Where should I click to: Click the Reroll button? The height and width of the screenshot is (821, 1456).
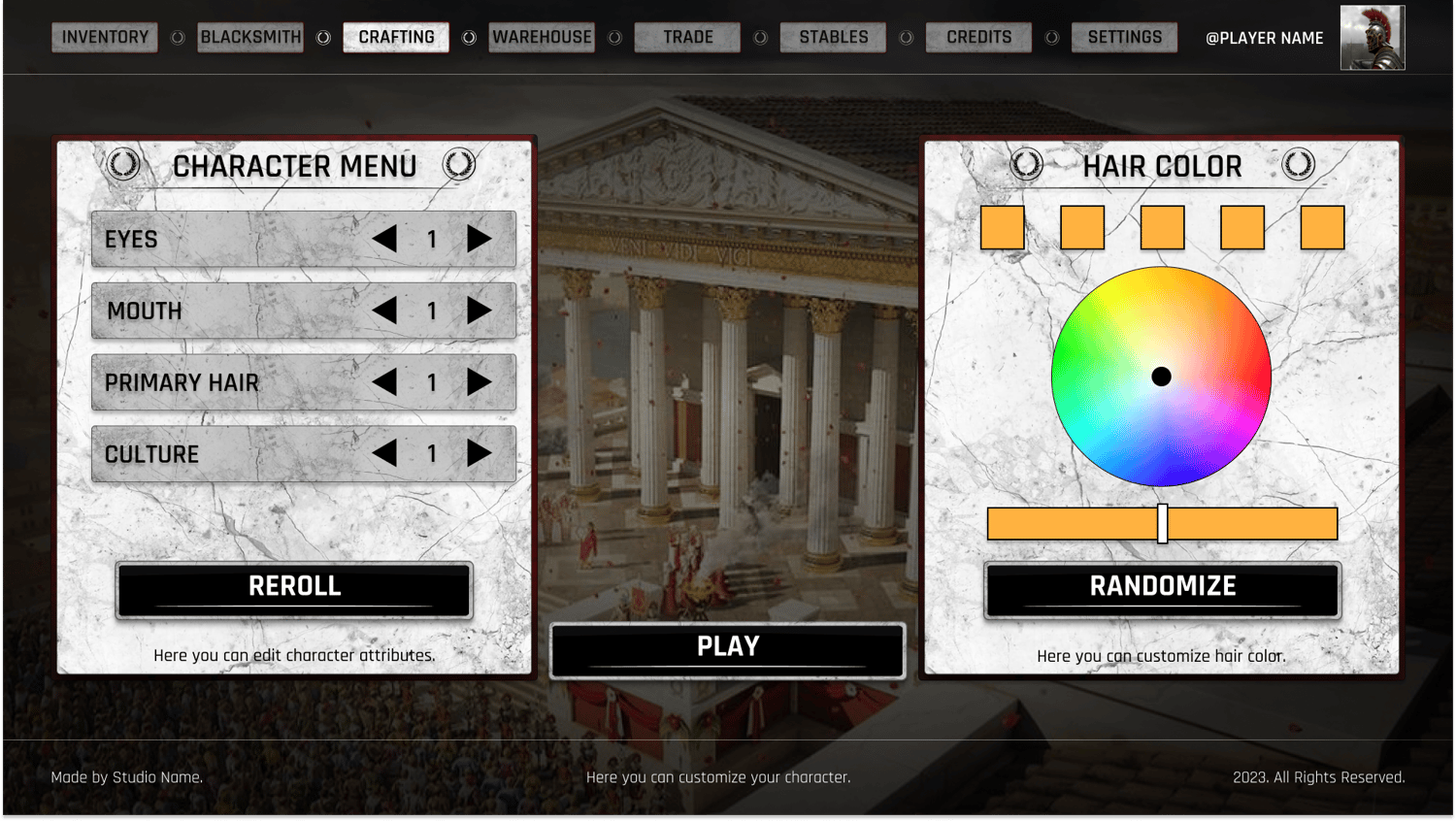[x=294, y=588]
